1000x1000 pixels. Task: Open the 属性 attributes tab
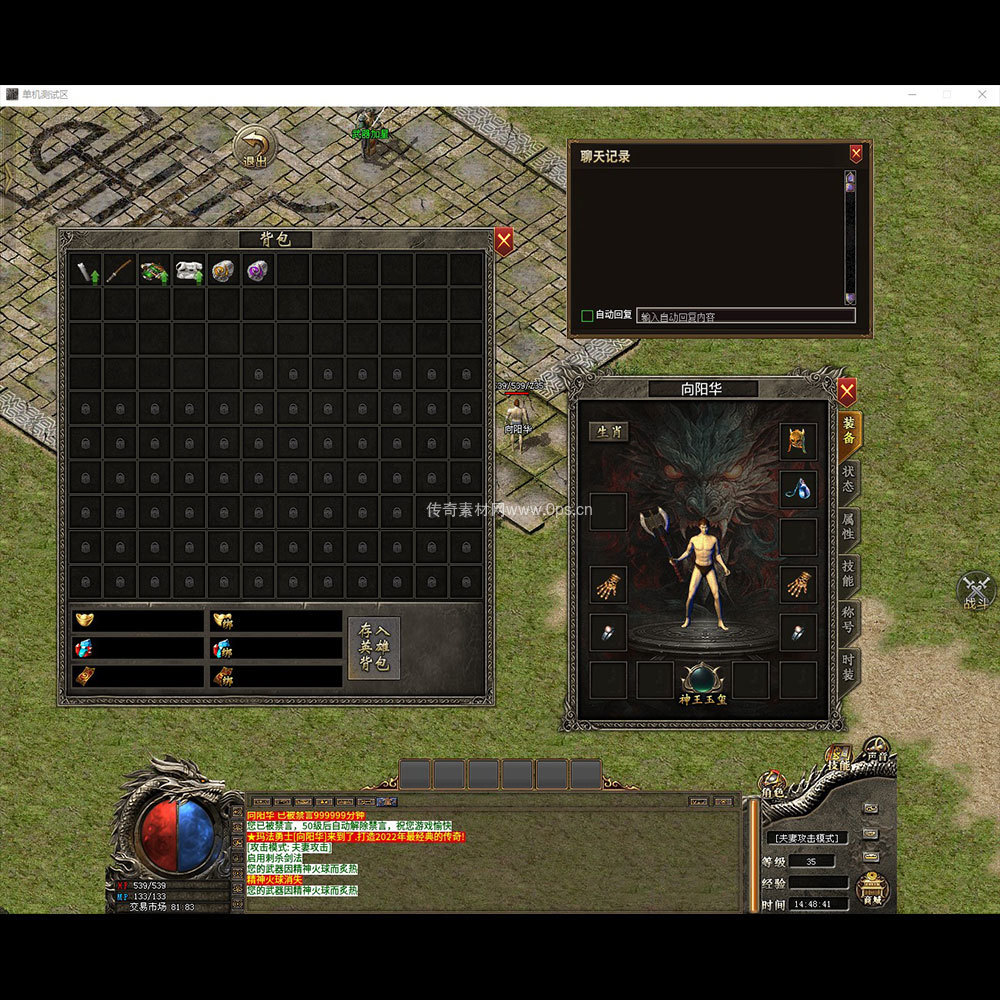point(848,527)
